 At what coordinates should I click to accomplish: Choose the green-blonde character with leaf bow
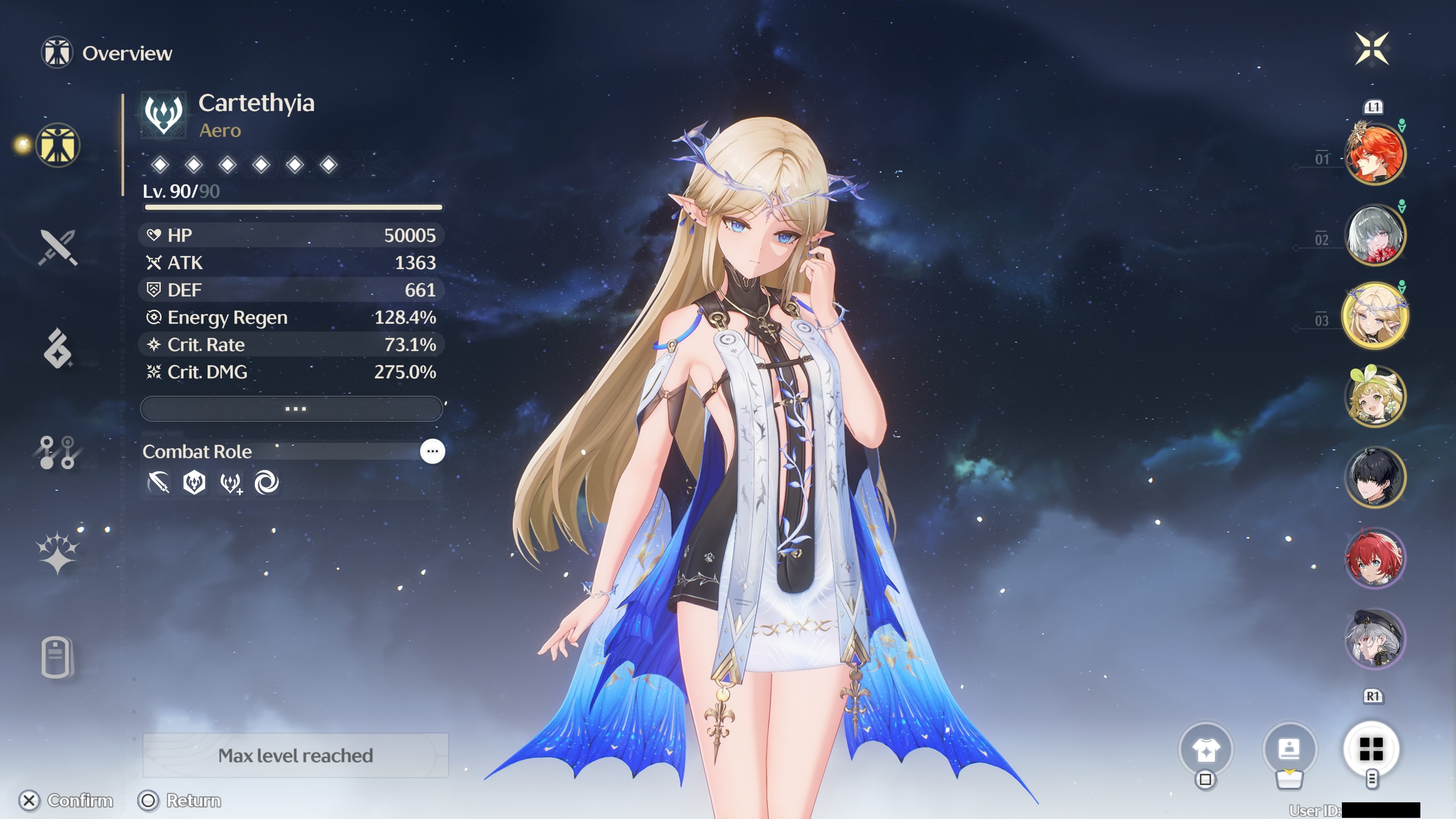coord(1374,396)
